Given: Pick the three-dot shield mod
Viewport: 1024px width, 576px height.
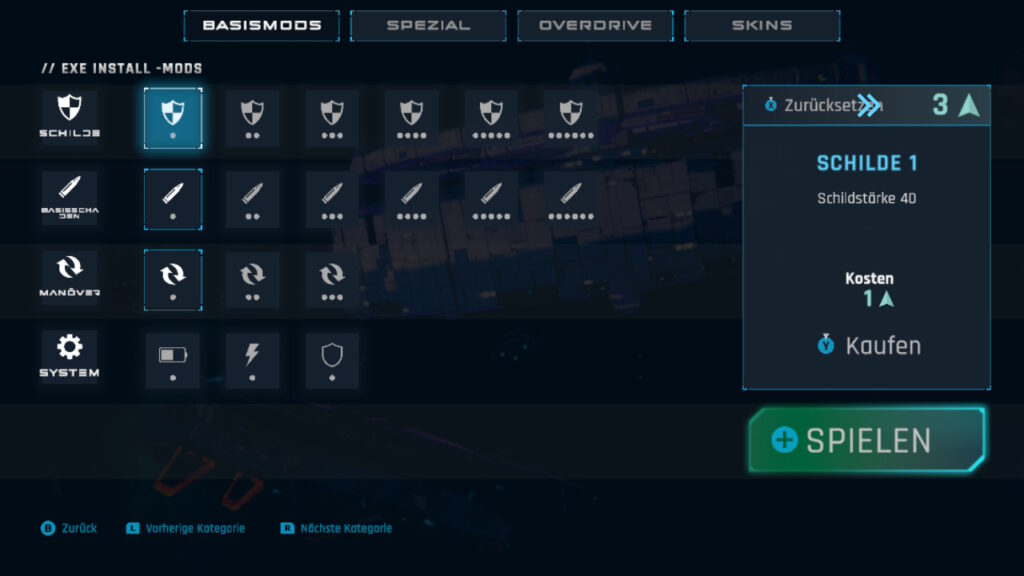Looking at the screenshot, I should [332, 117].
